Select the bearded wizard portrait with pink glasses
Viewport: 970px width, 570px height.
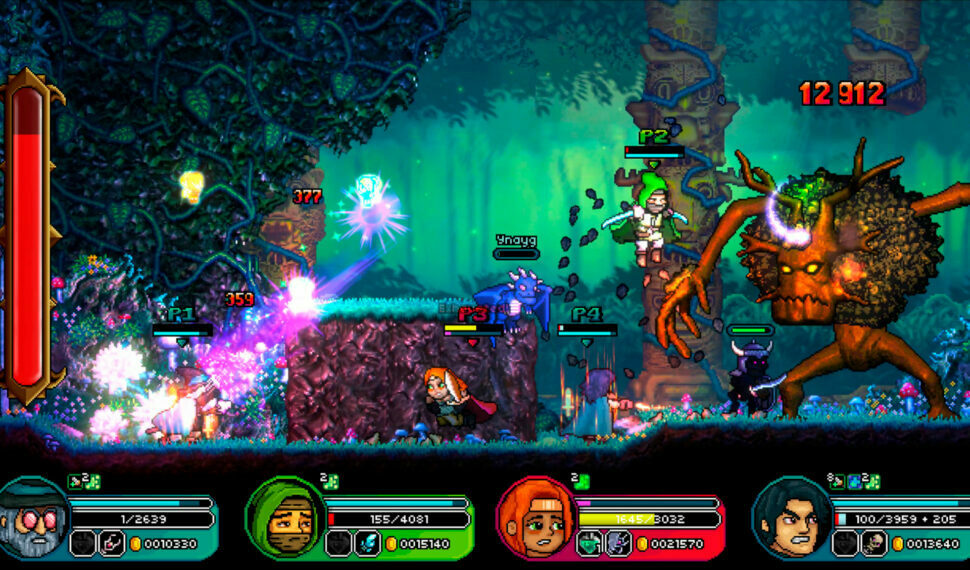tap(32, 517)
